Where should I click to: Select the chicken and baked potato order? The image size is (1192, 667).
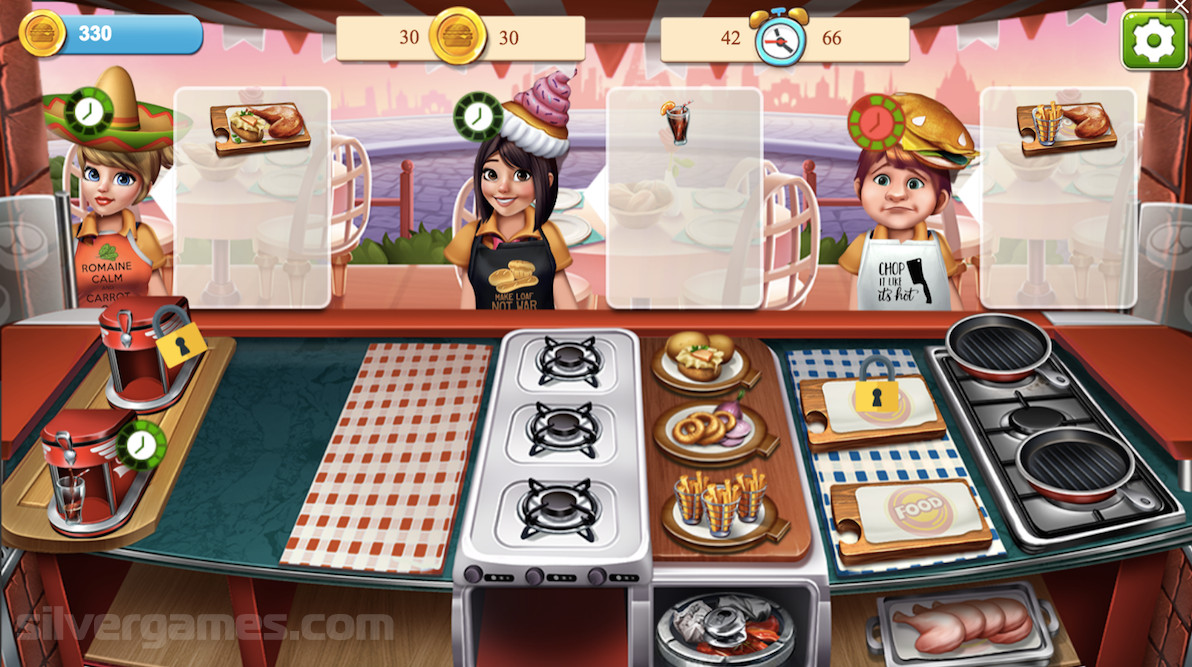(x=252, y=197)
